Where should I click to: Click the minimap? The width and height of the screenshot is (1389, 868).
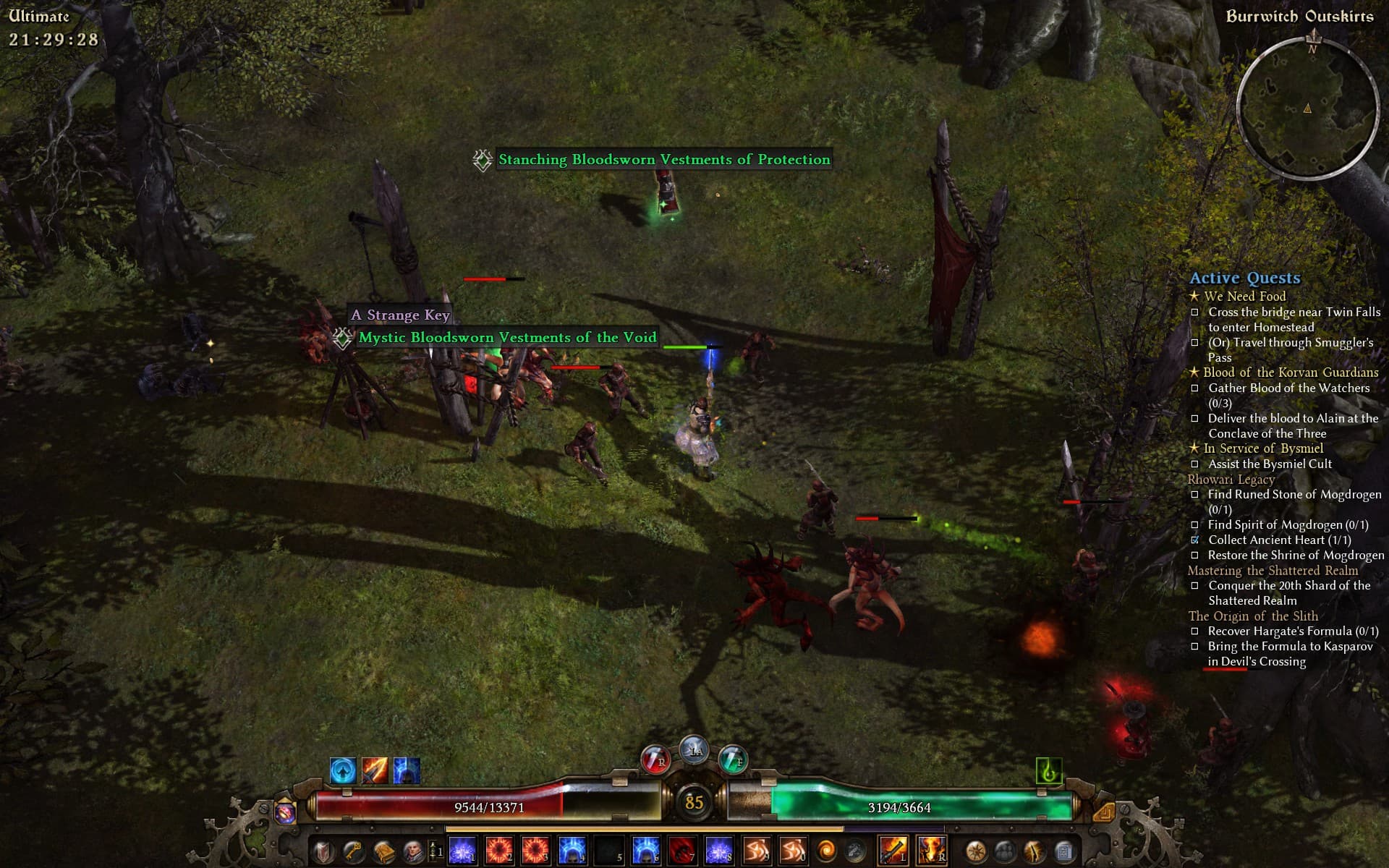[x=1307, y=107]
